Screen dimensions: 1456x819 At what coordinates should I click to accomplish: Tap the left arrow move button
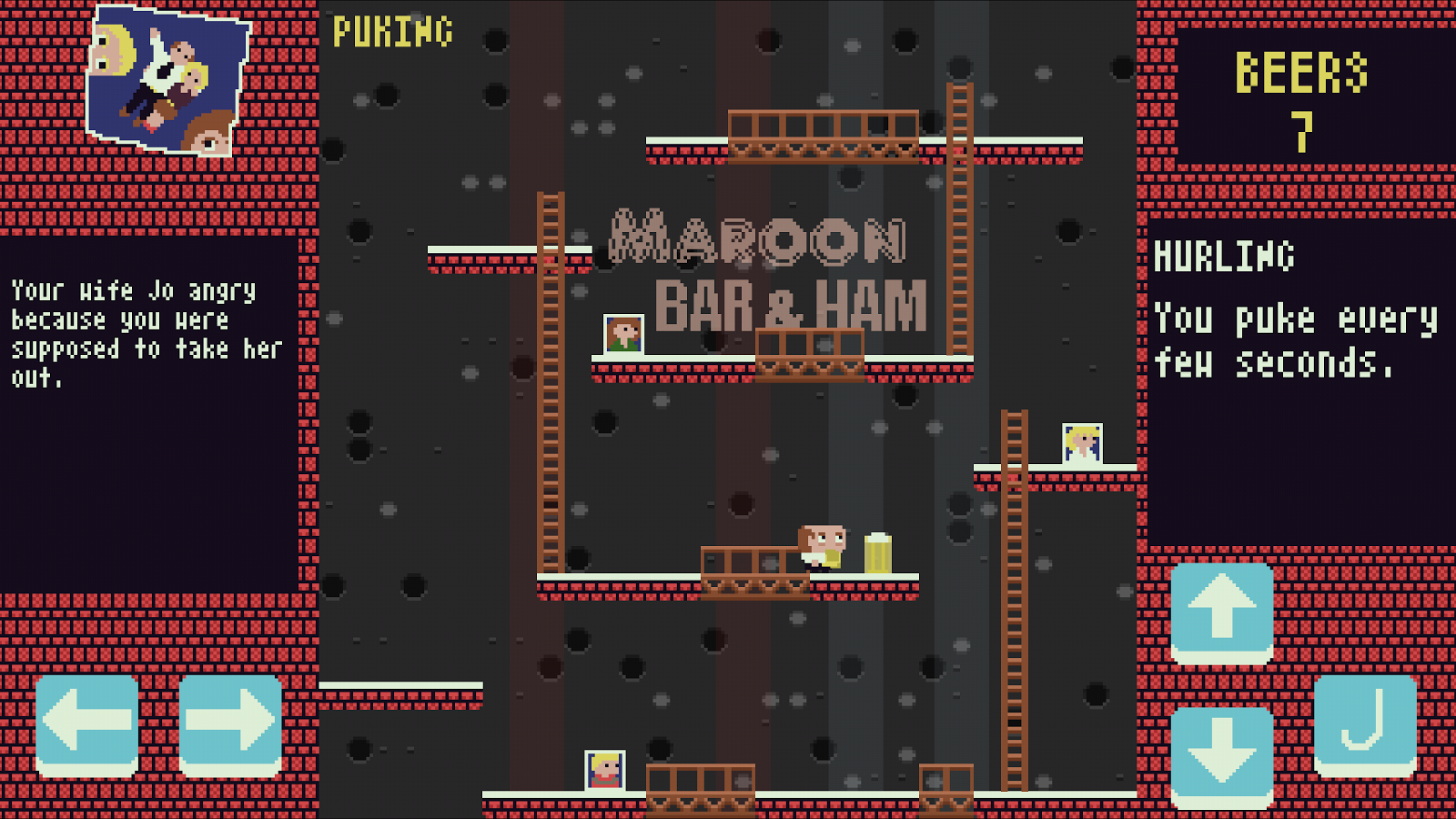point(87,724)
